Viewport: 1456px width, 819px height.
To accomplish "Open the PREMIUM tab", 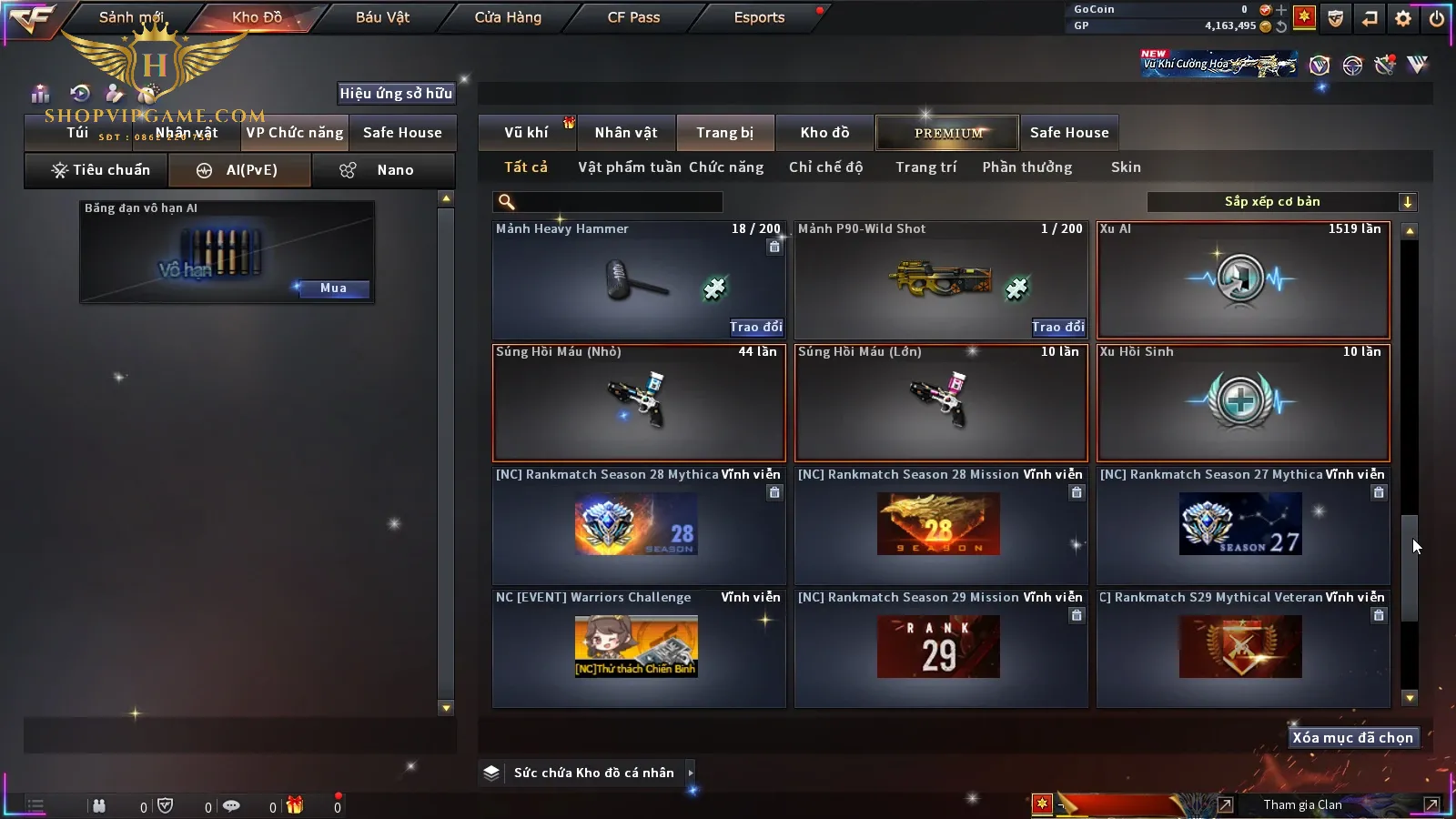I will click(x=947, y=133).
